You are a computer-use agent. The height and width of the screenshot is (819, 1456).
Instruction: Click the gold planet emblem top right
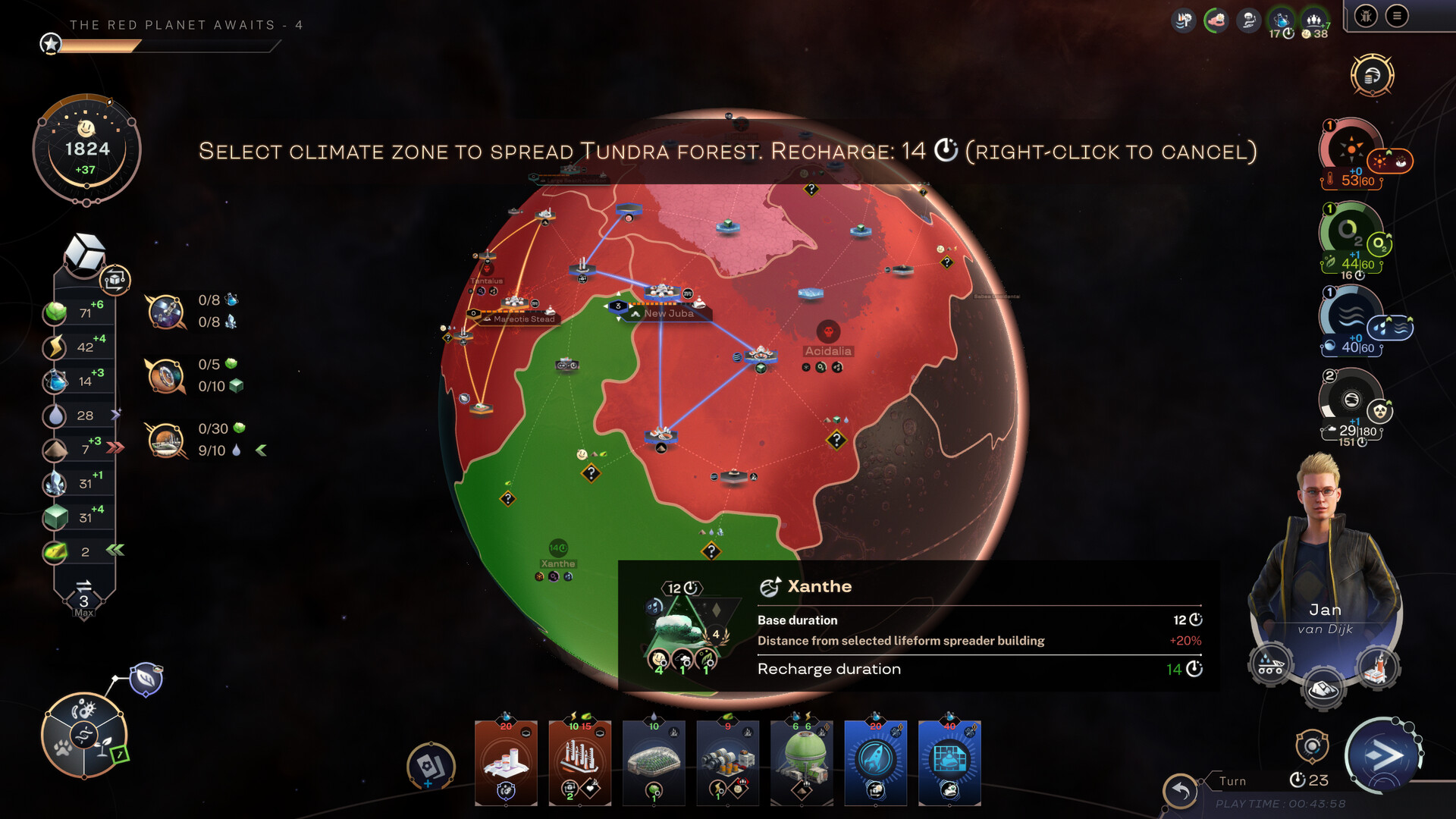1373,76
